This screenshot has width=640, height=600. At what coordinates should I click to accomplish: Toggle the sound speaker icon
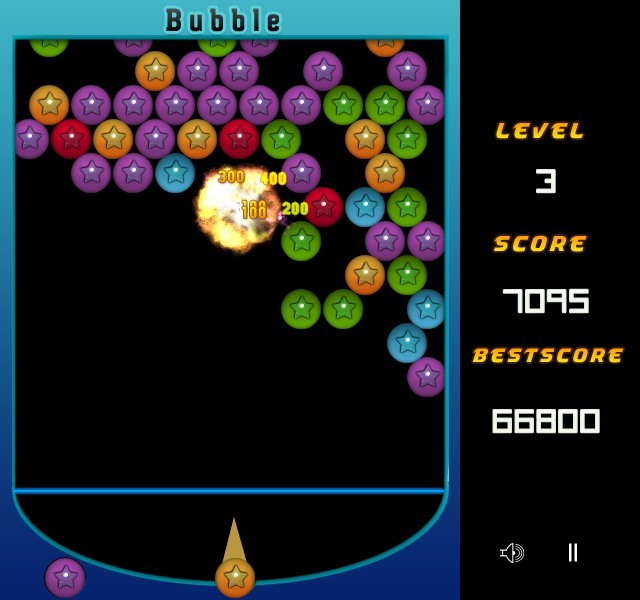[512, 553]
